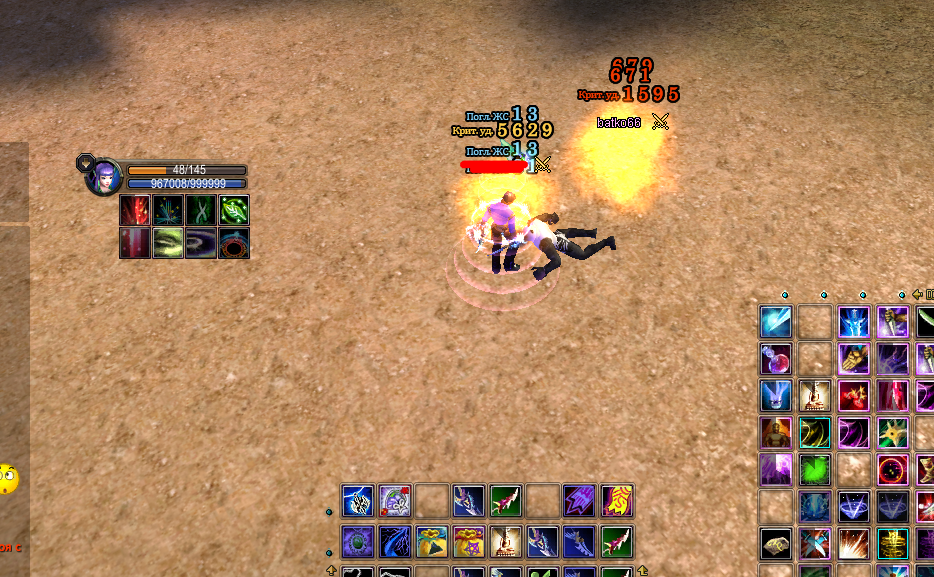Viewport: 934px width, 577px height.
Task: Activate the green leaf pet skill
Action: [234, 210]
